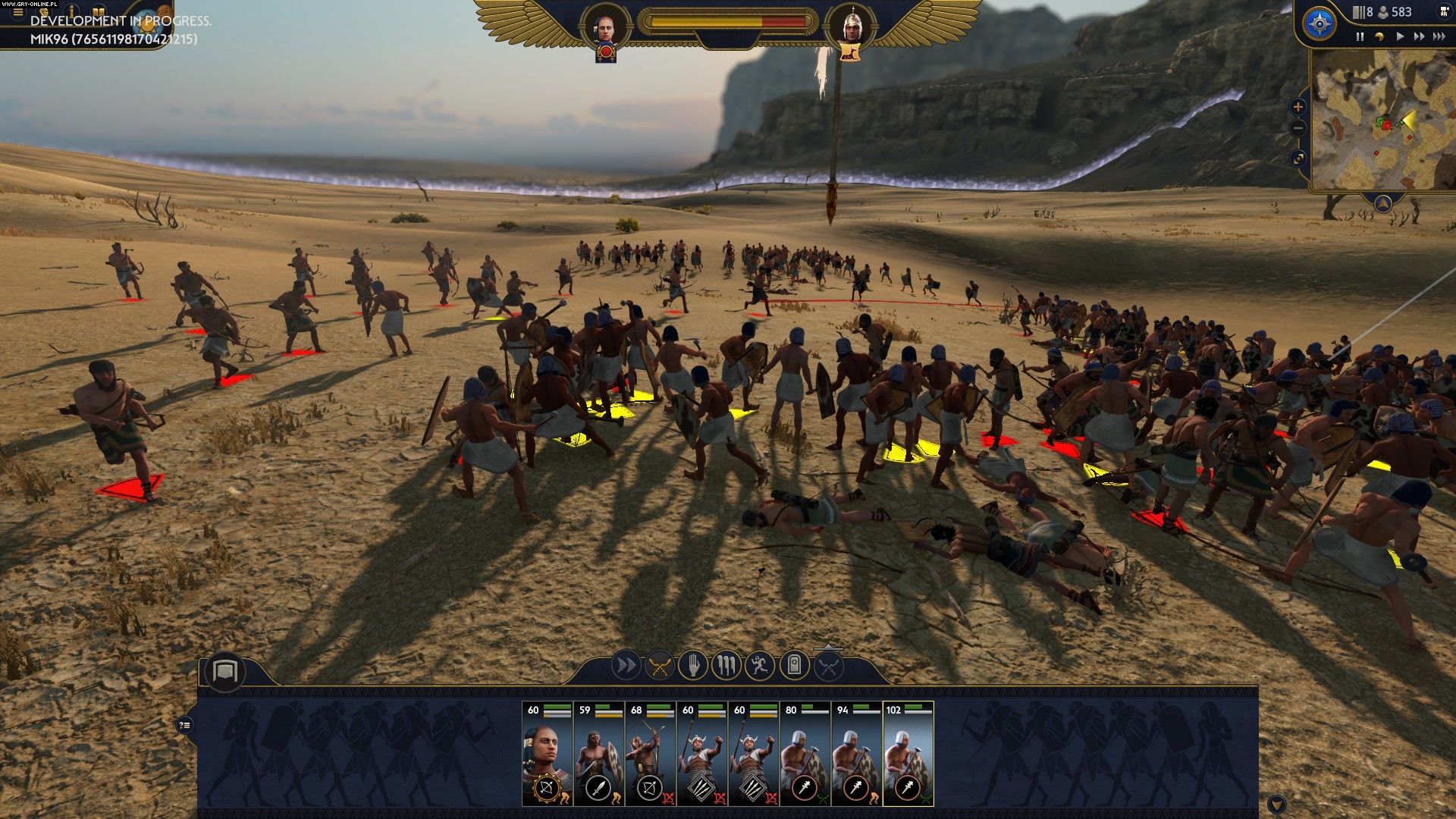Select the club unit card with 80 men
This screenshot has width=1456, height=819.
pos(805,754)
